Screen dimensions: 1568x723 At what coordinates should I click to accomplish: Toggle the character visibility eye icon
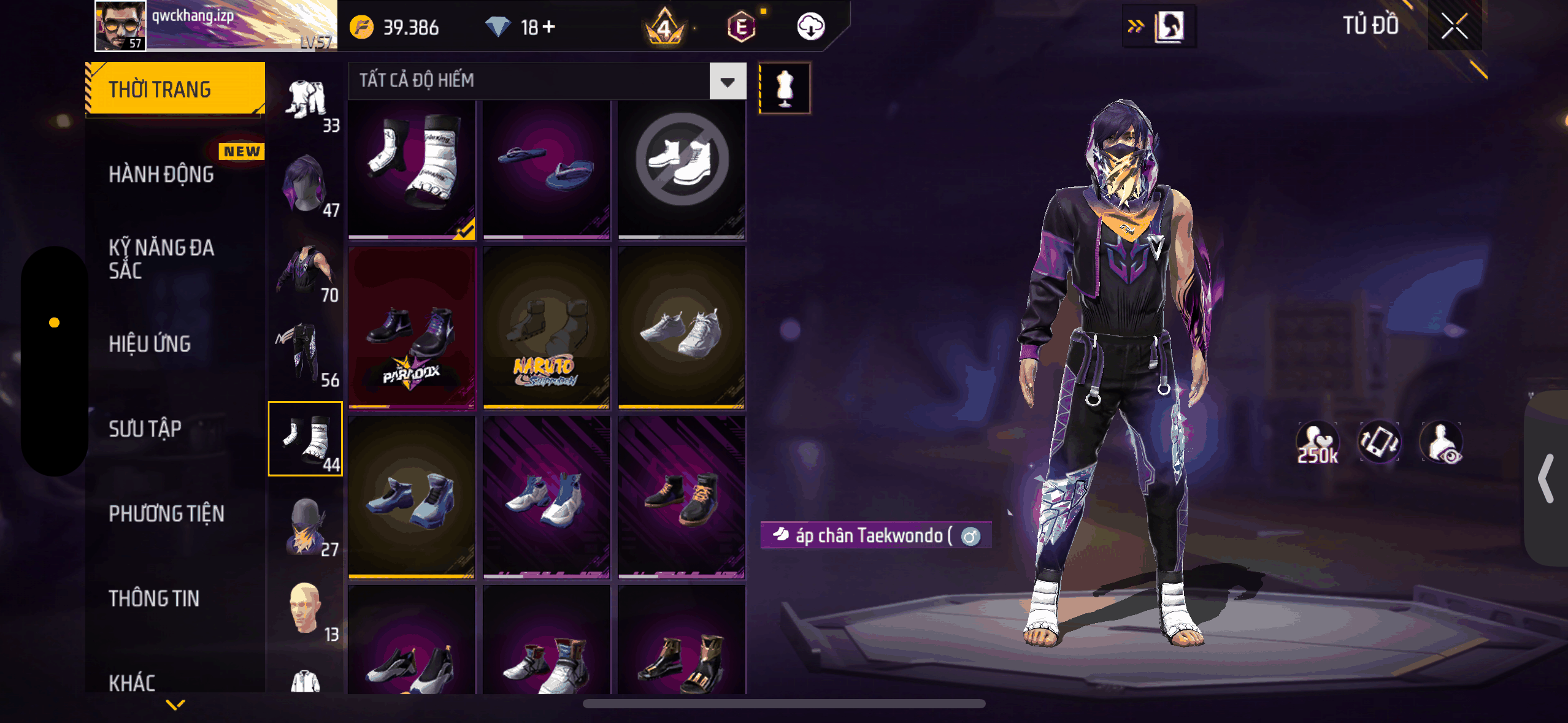[x=1442, y=443]
